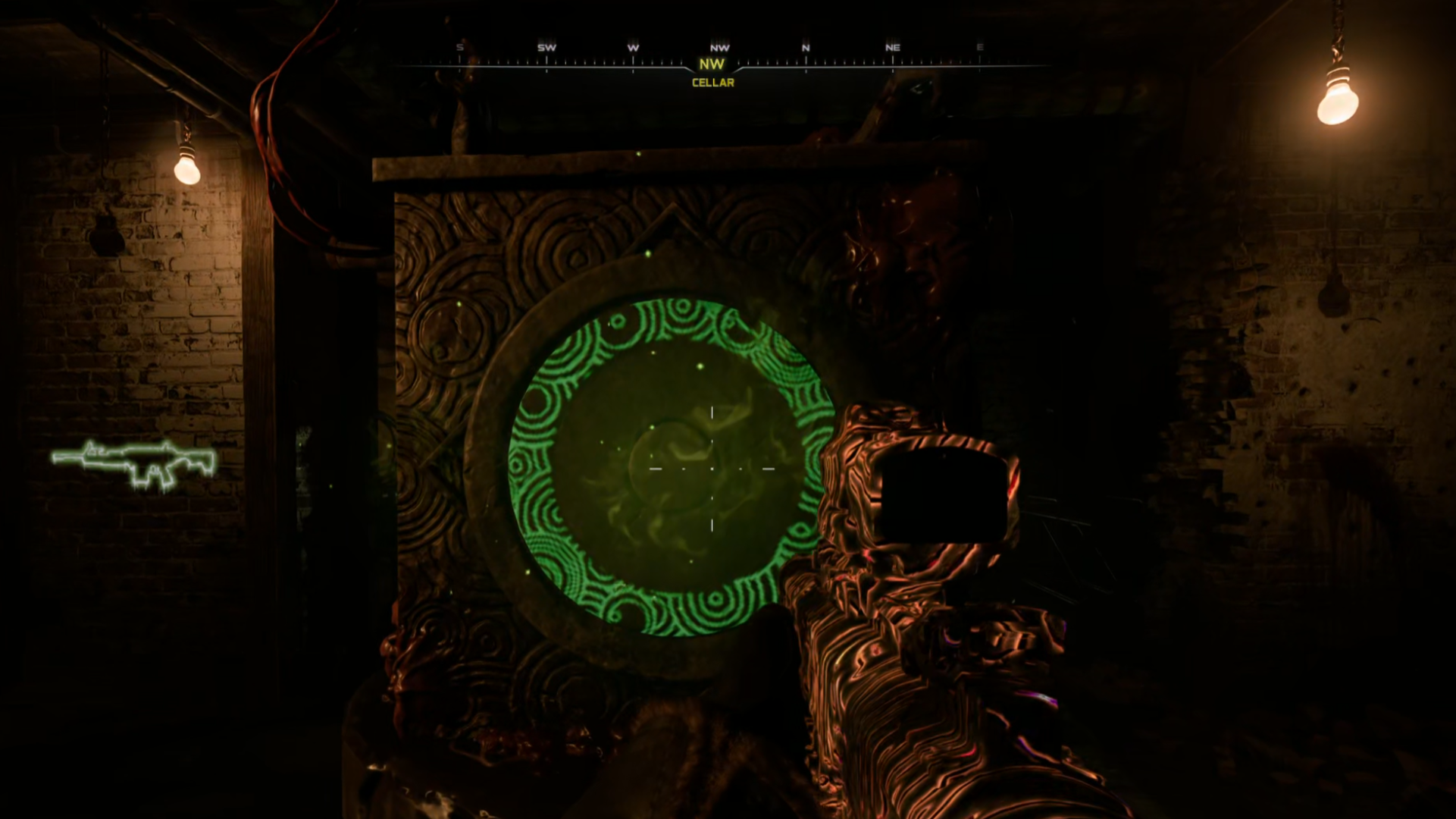Screen dimensions: 1456x819
Task: Select the S marker on the compass
Action: (459, 48)
